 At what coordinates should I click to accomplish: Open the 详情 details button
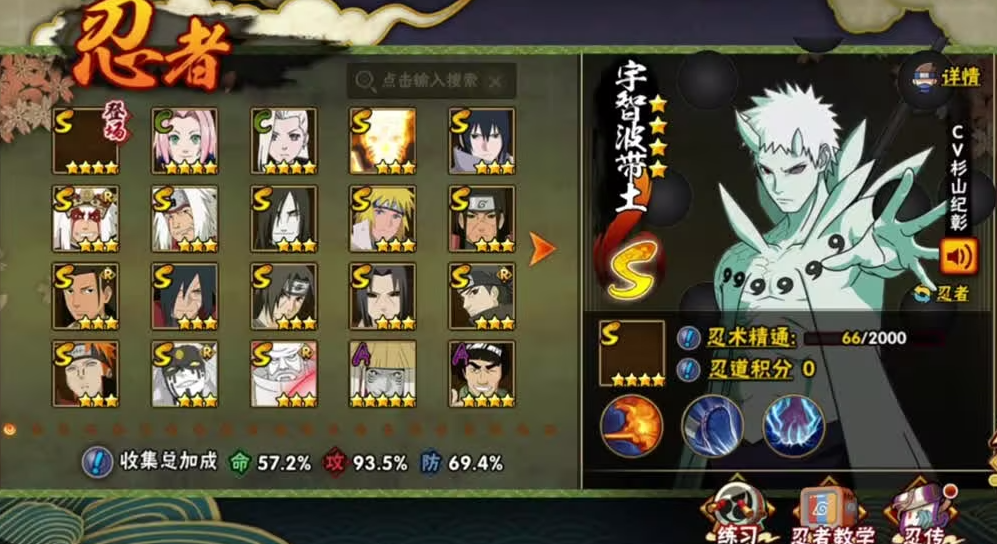[944, 77]
